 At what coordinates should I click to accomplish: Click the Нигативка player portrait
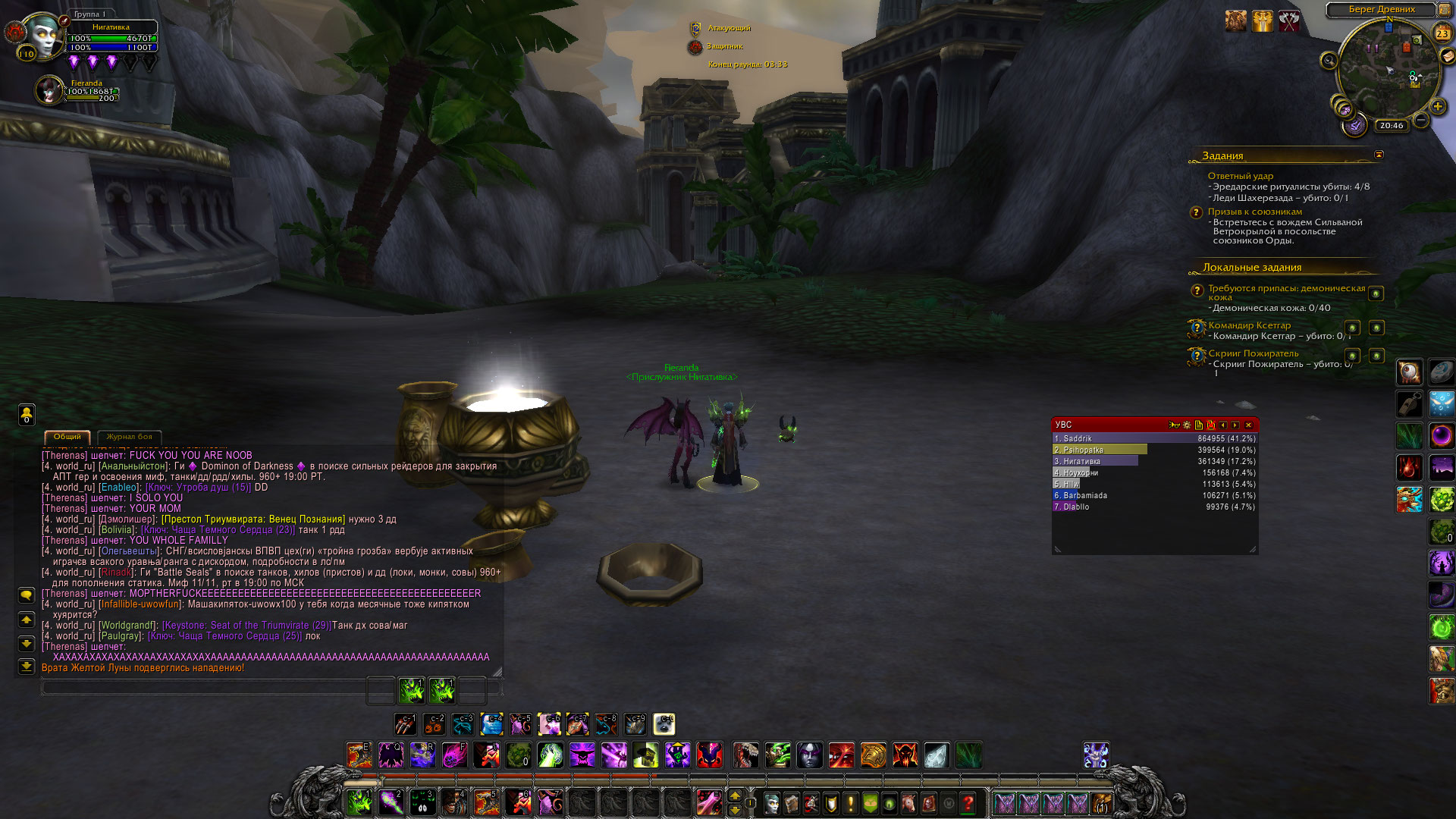pos(43,35)
